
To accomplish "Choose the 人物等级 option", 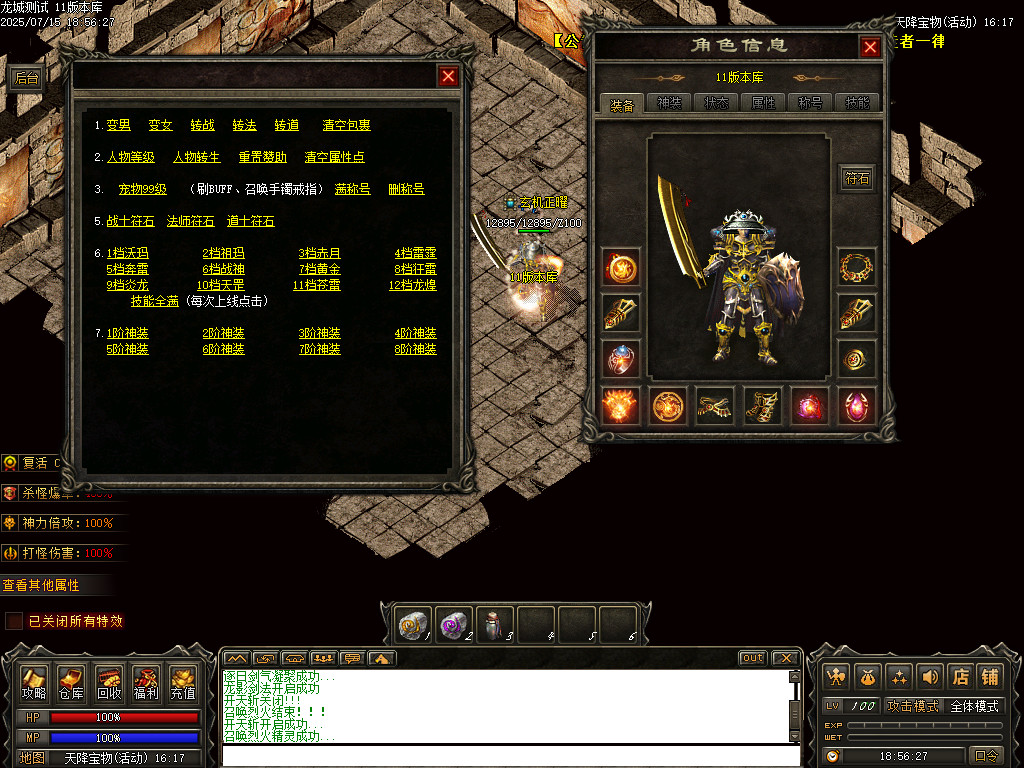I will click(130, 157).
